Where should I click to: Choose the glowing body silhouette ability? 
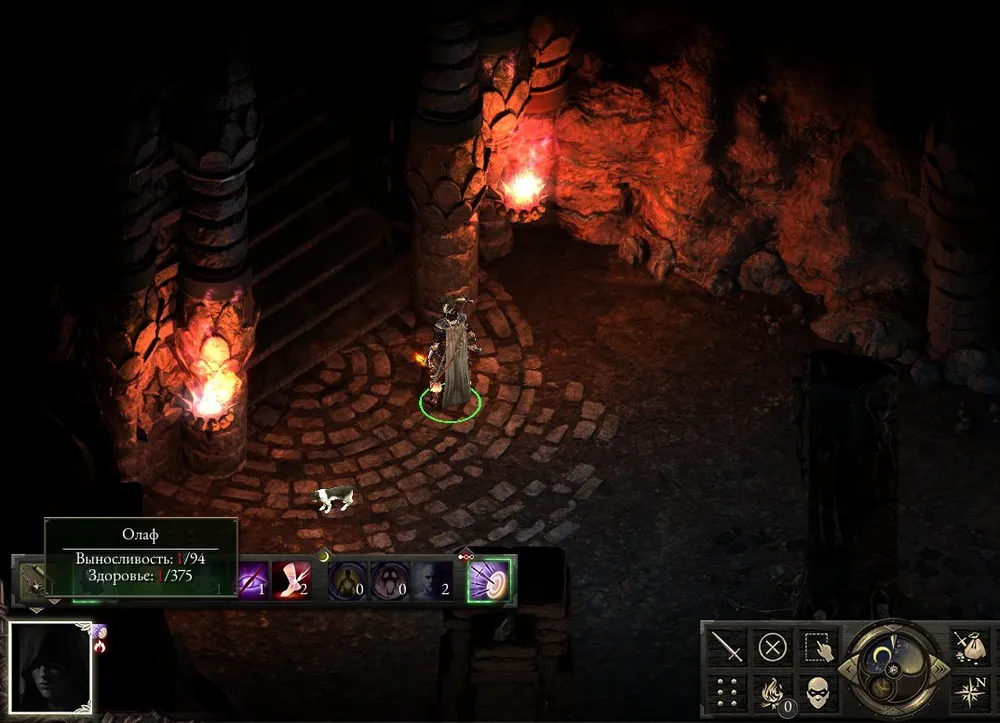click(x=348, y=580)
